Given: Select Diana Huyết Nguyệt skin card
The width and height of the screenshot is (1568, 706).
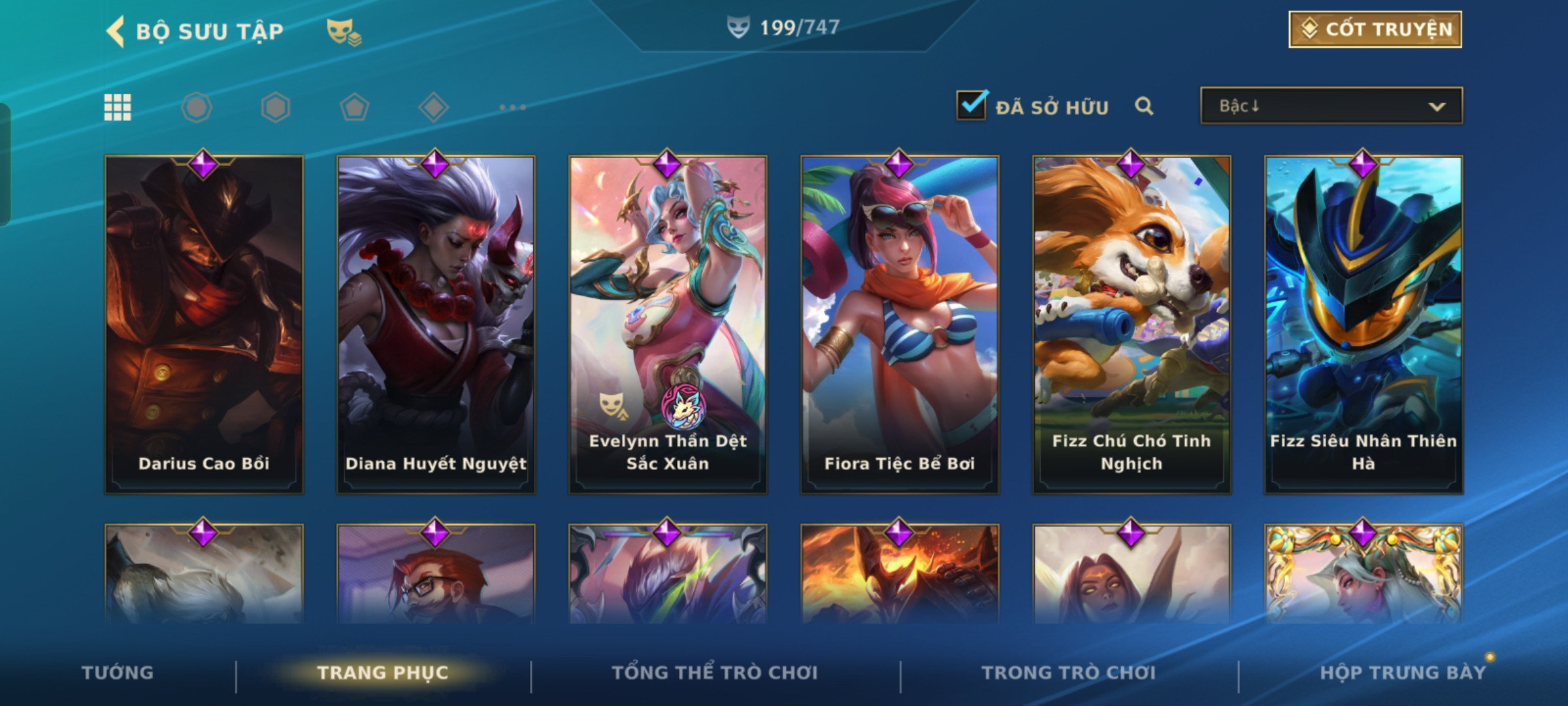Looking at the screenshot, I should pyautogui.click(x=436, y=324).
